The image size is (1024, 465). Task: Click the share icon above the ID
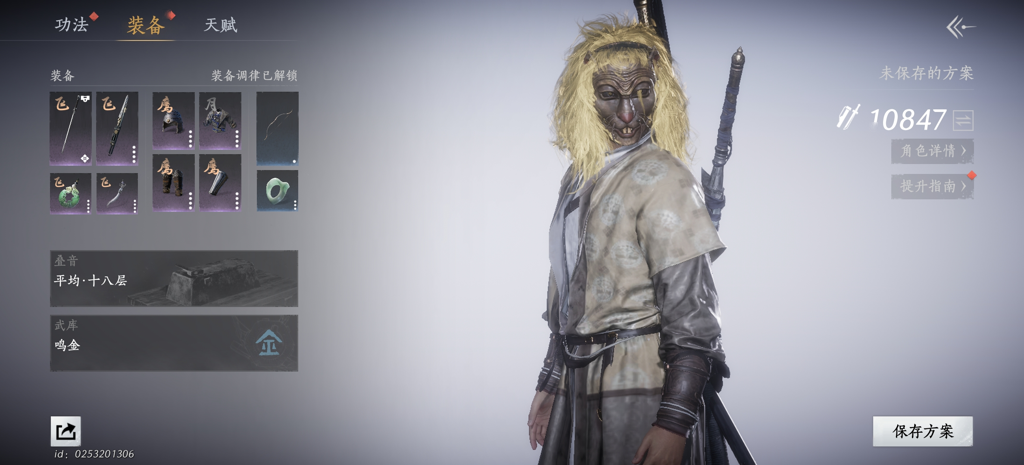tap(66, 431)
